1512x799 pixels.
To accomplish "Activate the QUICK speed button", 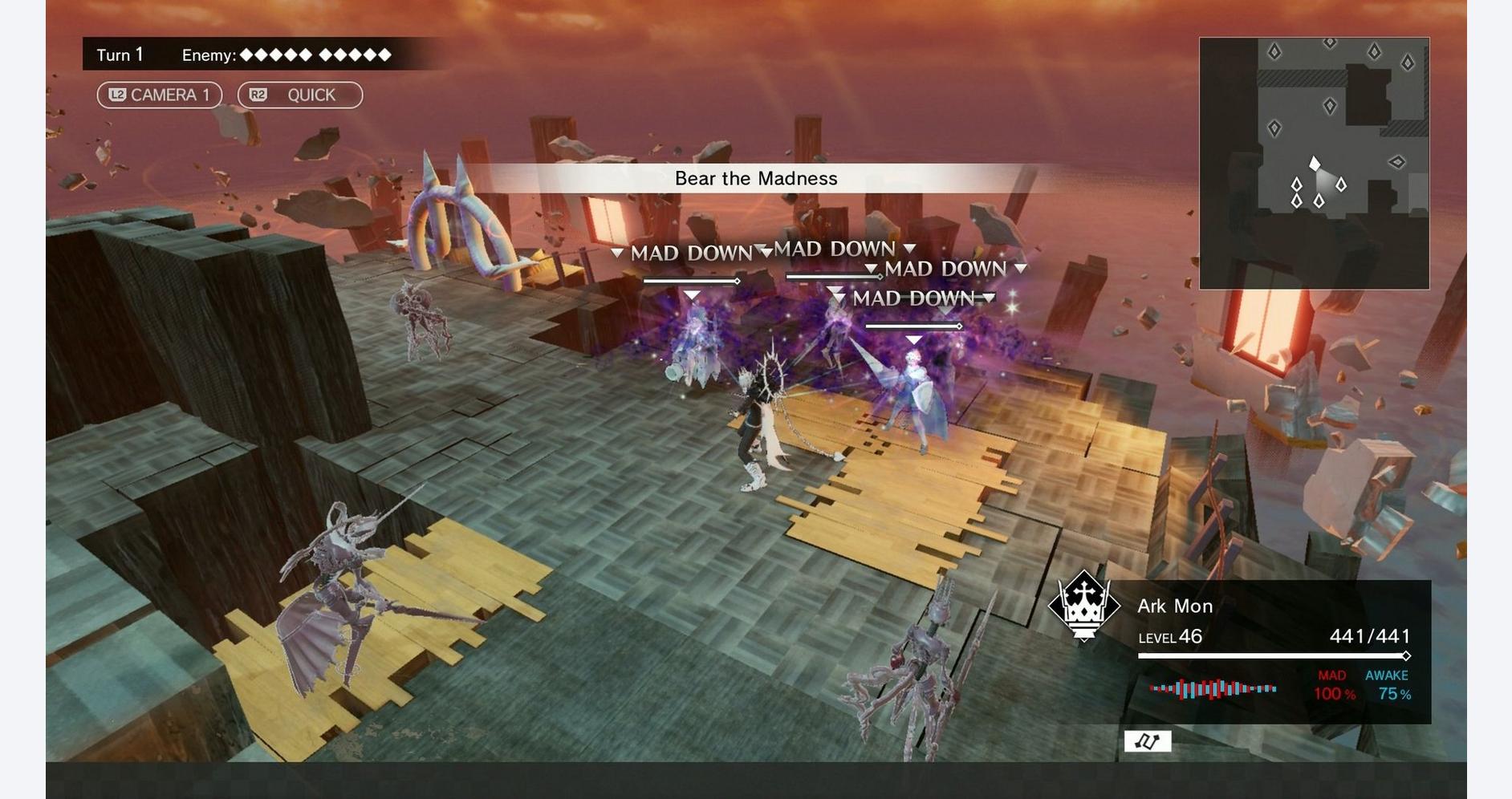I will [x=299, y=95].
